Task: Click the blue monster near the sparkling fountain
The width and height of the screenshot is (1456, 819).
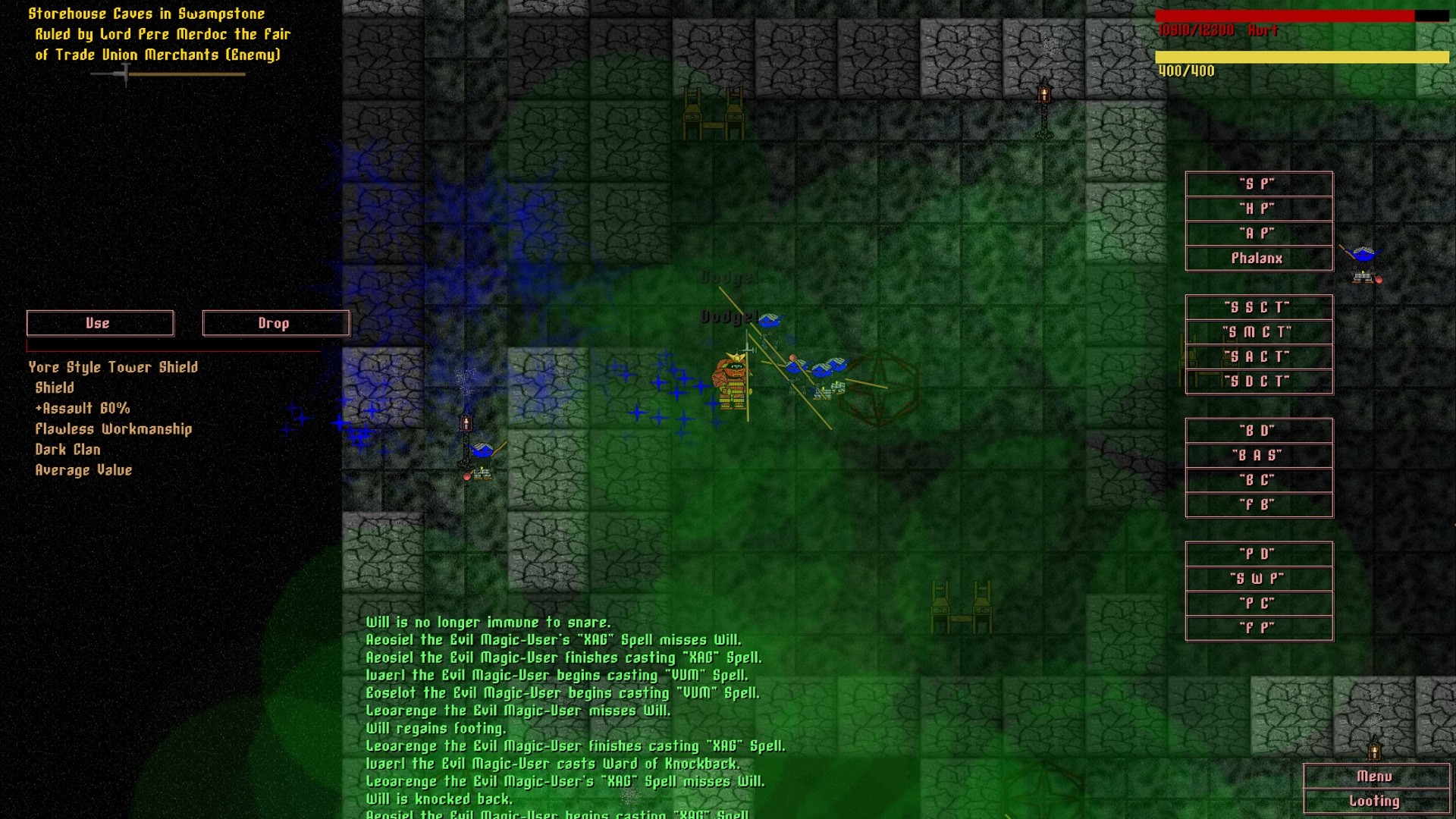Action: tap(484, 449)
